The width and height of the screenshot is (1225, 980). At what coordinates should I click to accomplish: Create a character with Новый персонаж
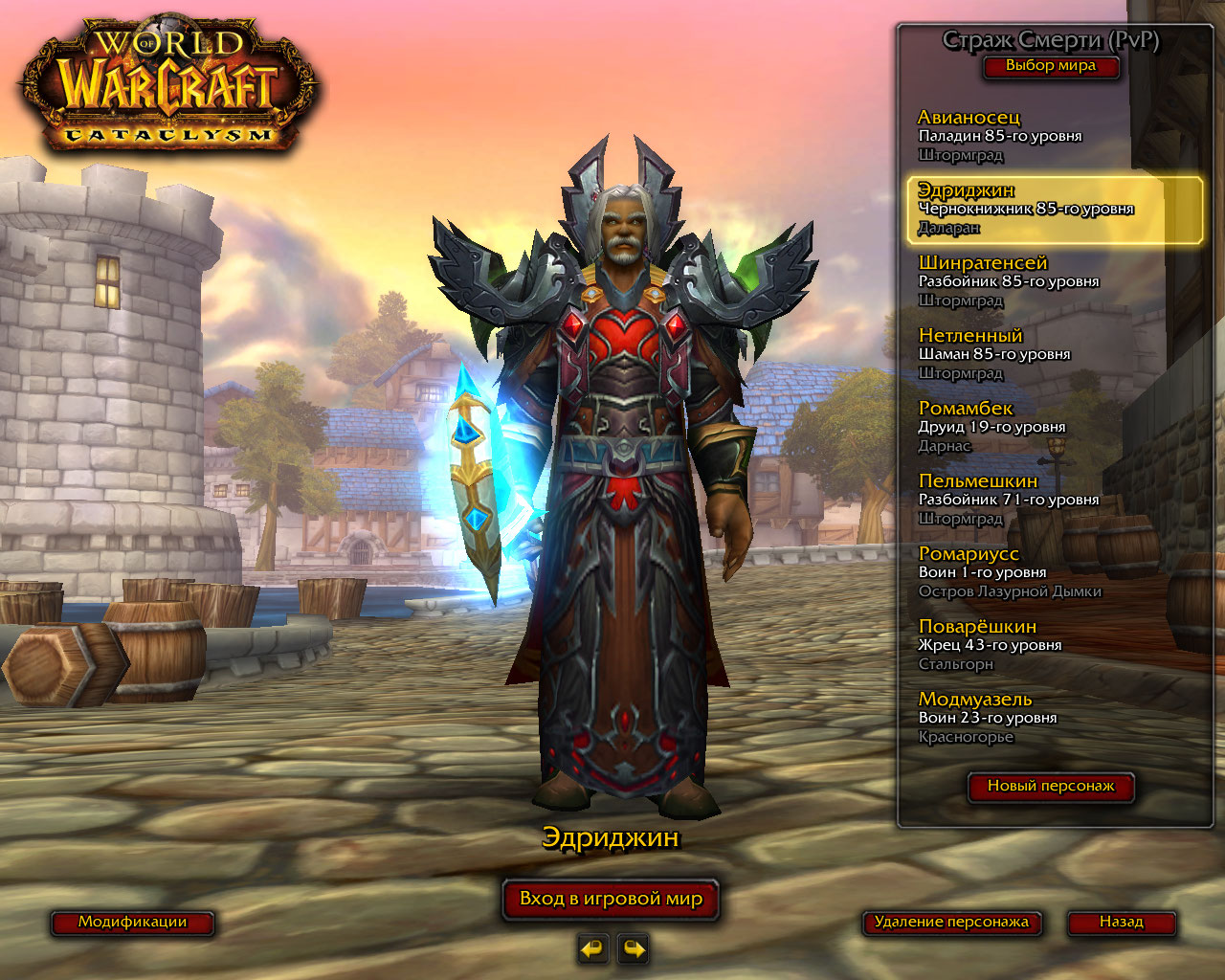click(x=1051, y=786)
